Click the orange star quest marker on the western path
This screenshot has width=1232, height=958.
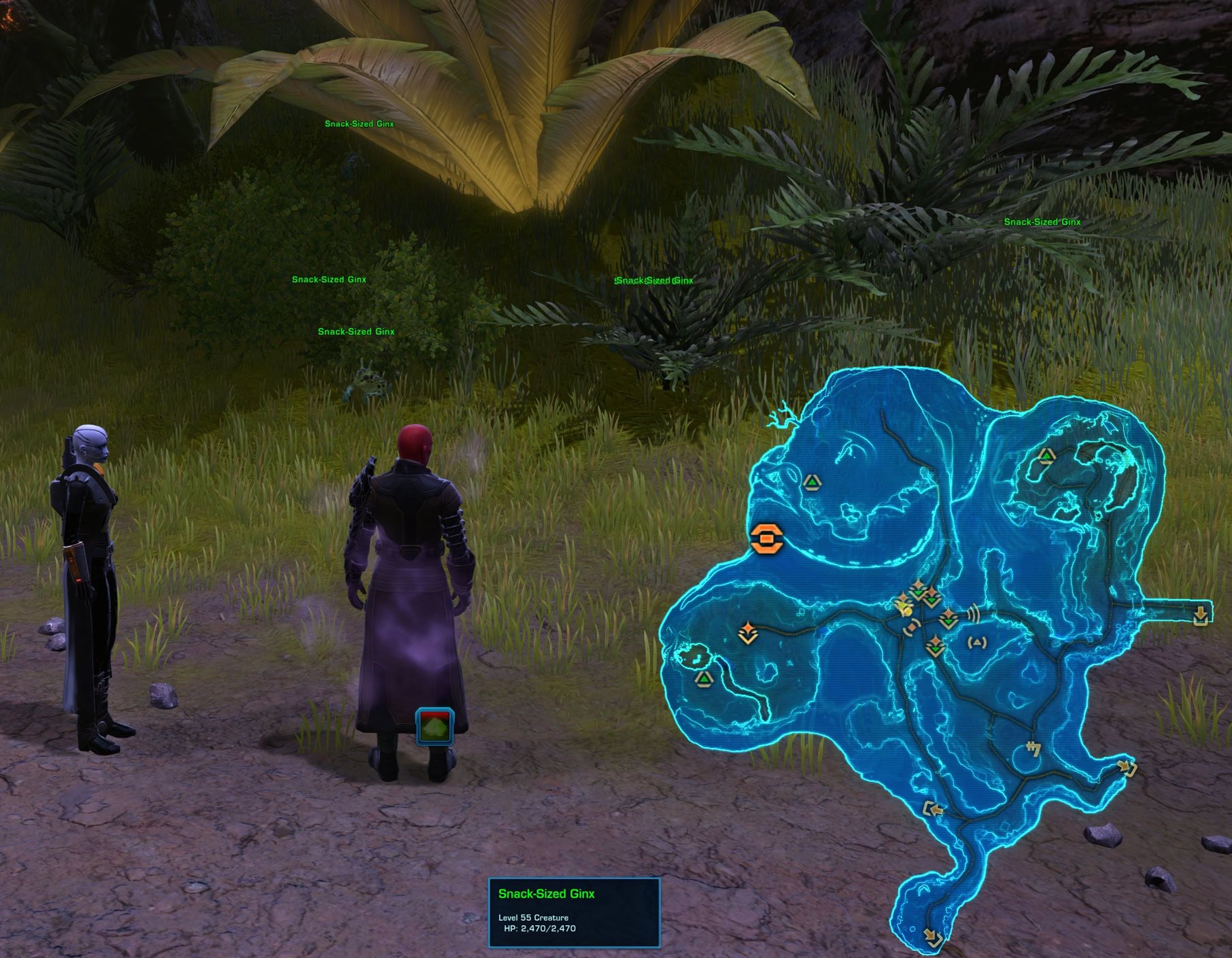(x=748, y=632)
